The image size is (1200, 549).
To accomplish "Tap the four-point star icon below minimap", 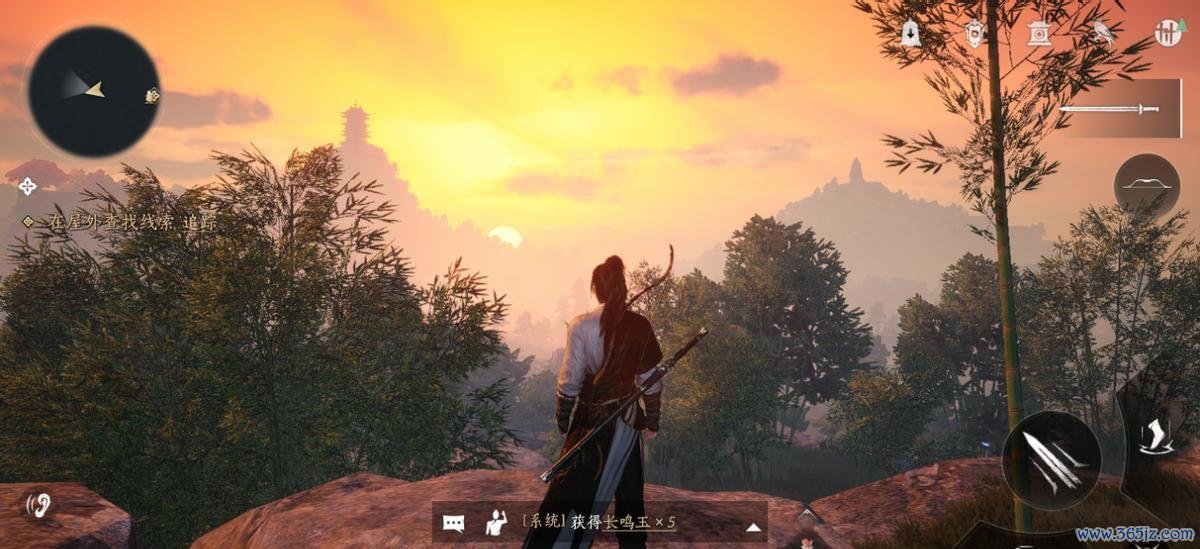I will tap(28, 186).
